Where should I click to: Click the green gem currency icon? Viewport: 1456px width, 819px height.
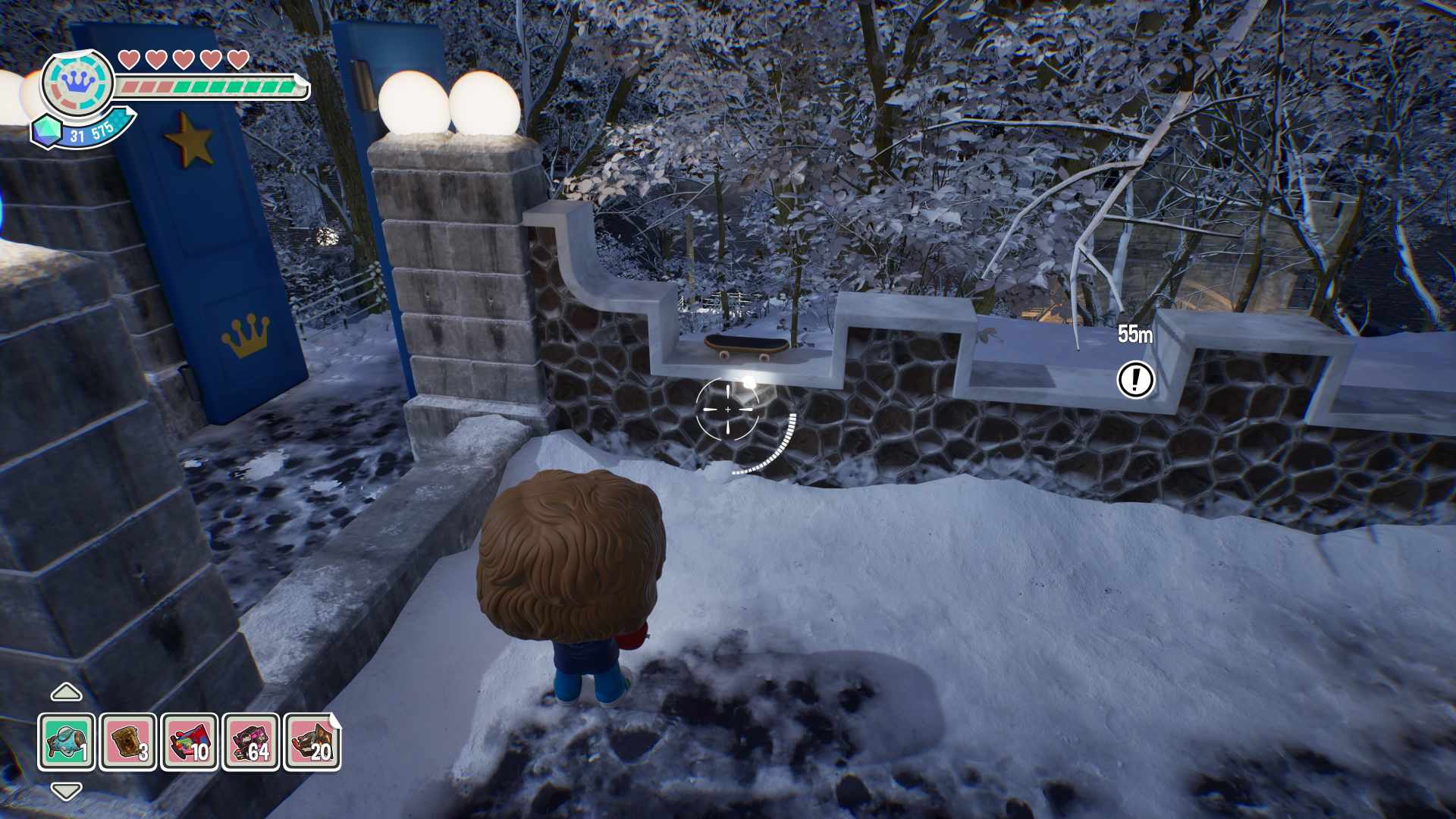click(x=49, y=131)
